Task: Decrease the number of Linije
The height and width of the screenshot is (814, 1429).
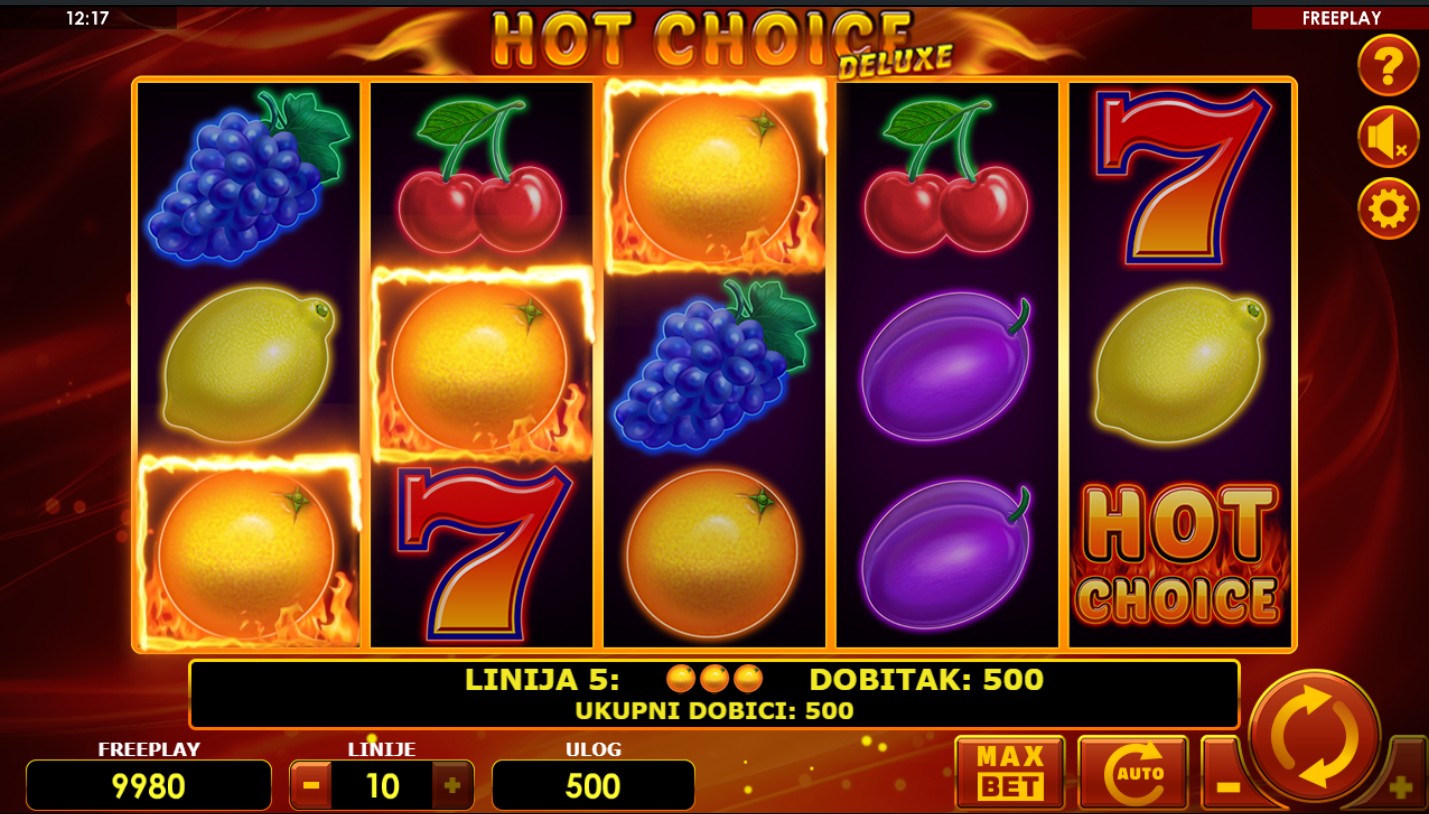Action: tap(311, 786)
